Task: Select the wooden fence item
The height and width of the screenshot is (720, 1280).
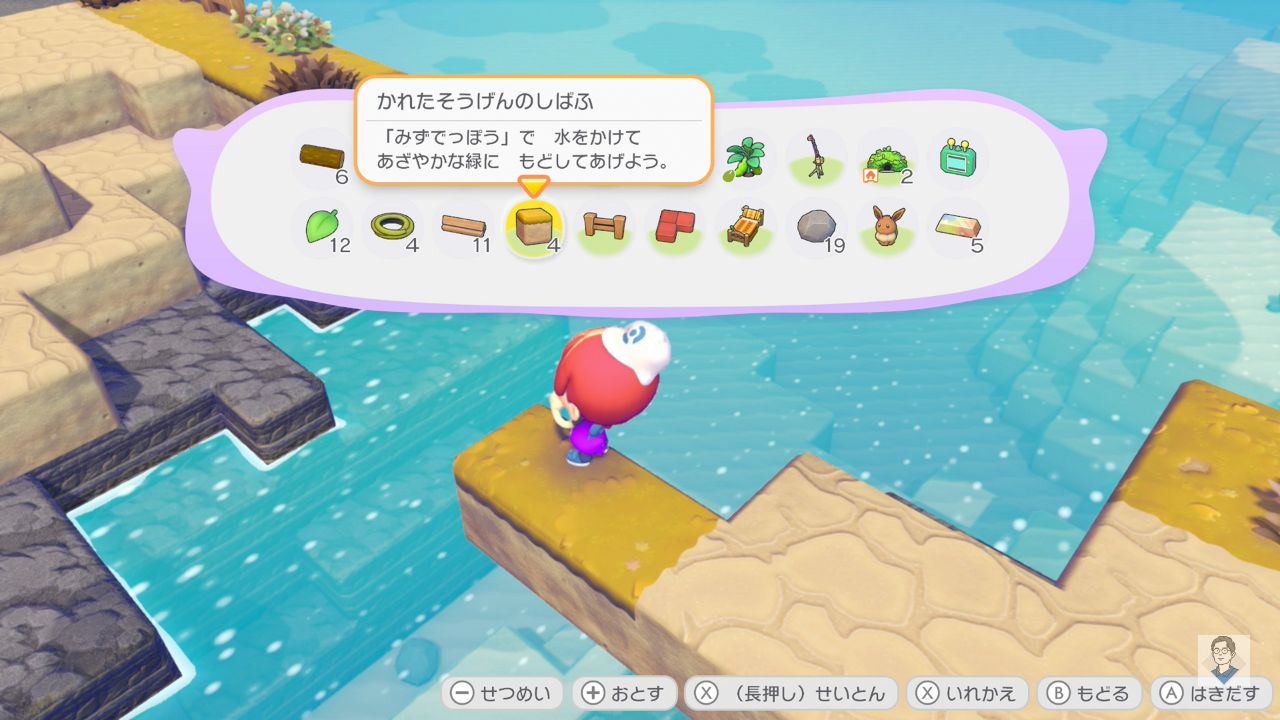Action: coord(604,228)
